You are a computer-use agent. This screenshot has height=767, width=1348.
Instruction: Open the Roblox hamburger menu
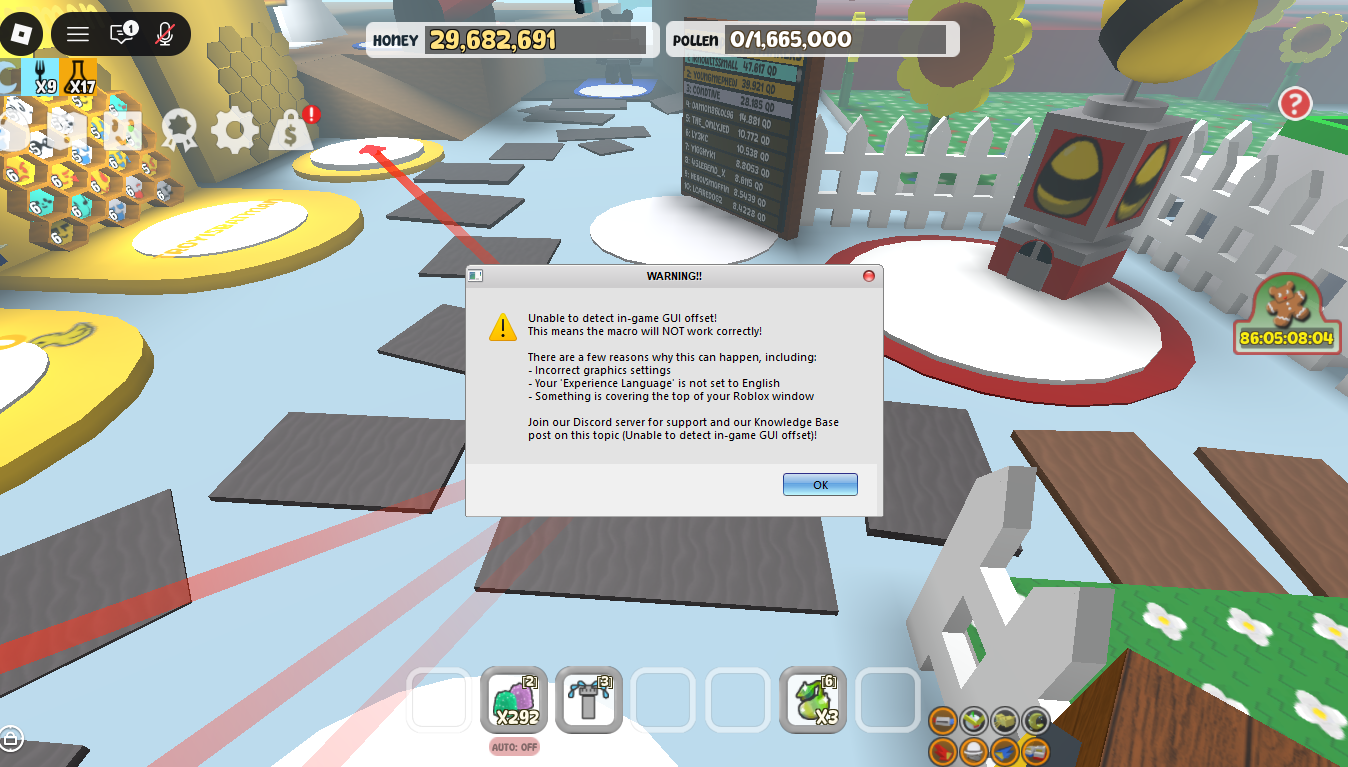[x=77, y=33]
